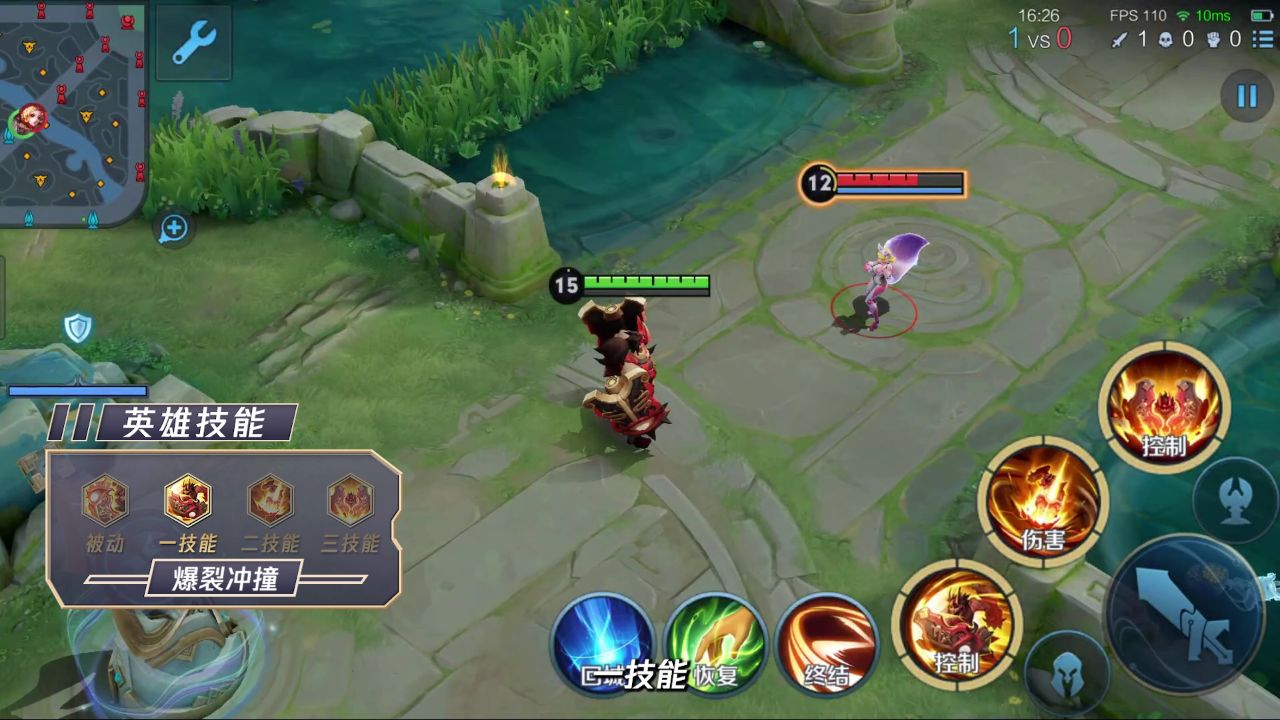1280x720 pixels.
Task: Switch to the 三技能 skill tab
Action: click(351, 512)
